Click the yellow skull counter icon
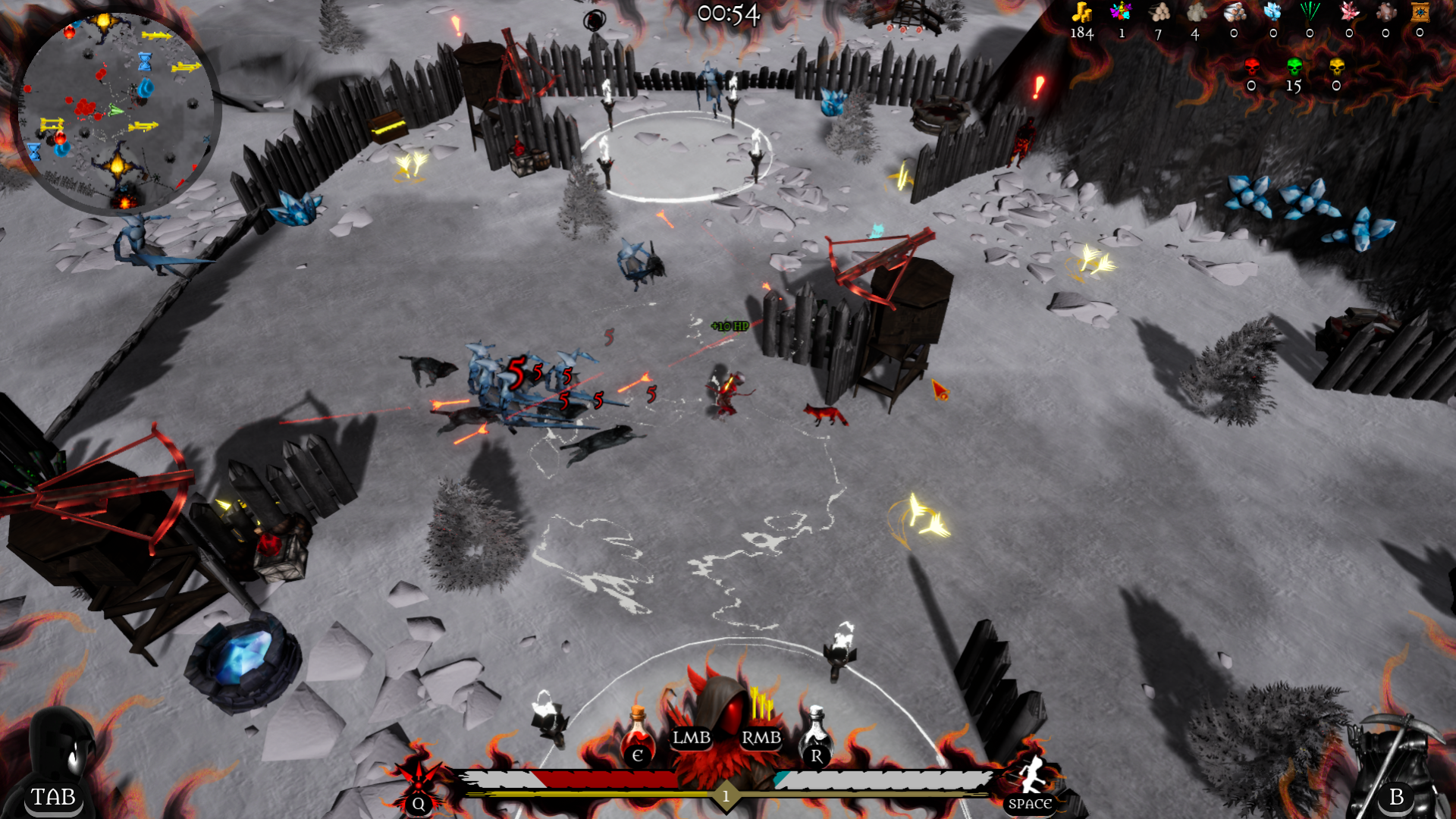This screenshot has width=1456, height=819. click(x=1336, y=67)
